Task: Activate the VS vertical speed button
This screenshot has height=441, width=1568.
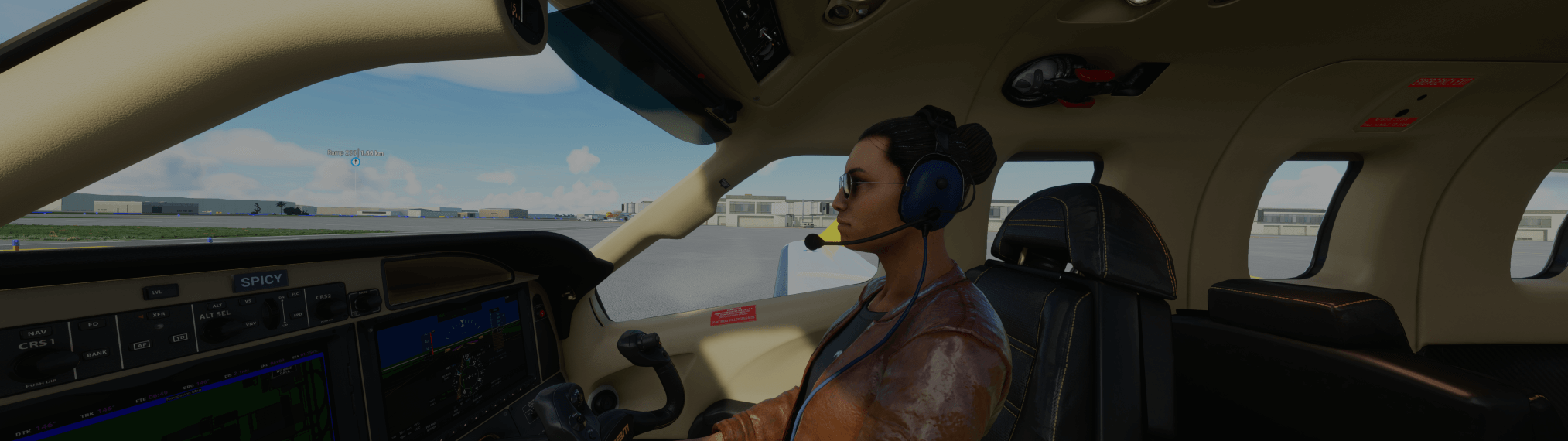Action: [248, 300]
